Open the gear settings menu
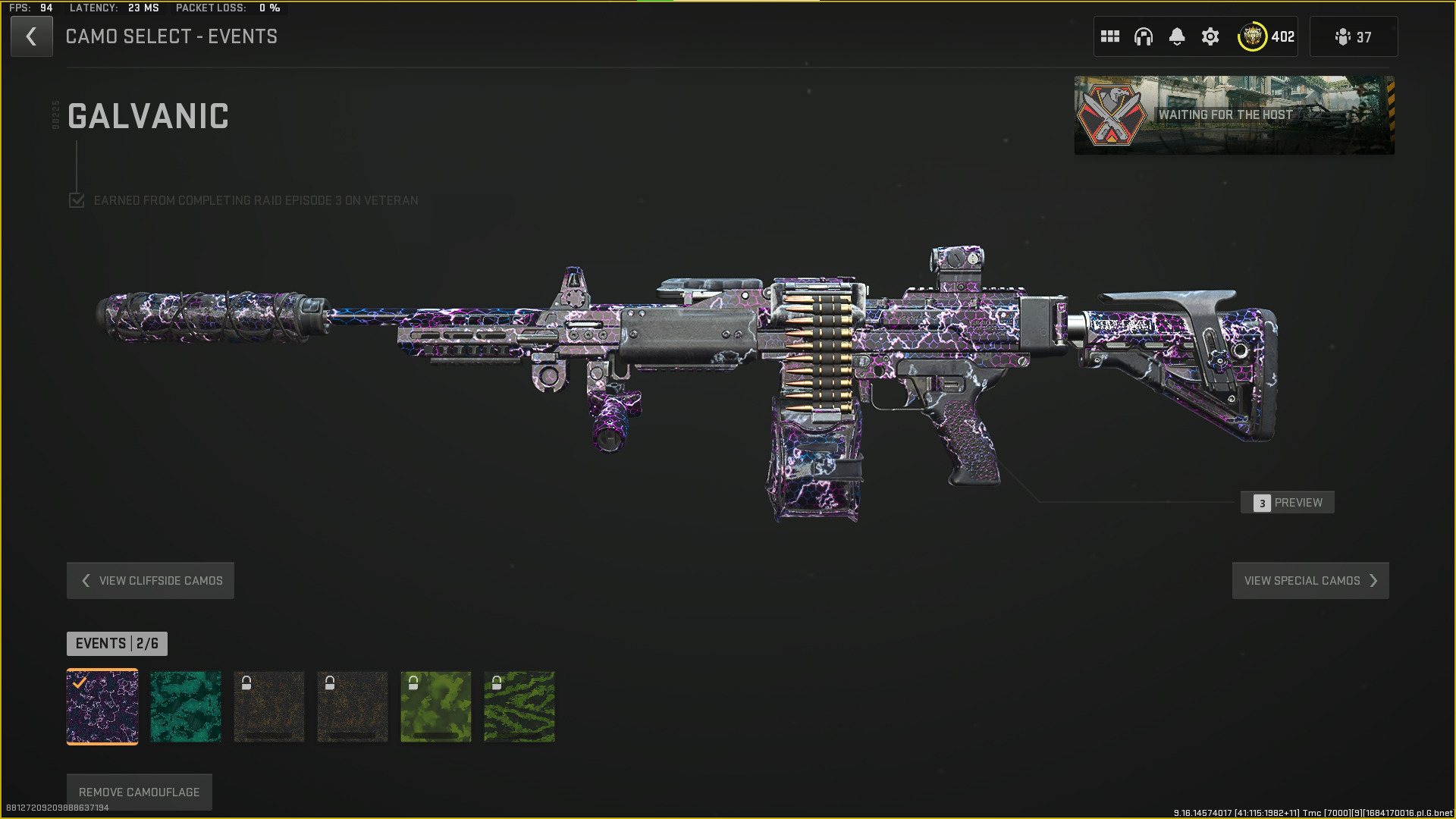Image resolution: width=1456 pixels, height=819 pixels. (1210, 36)
